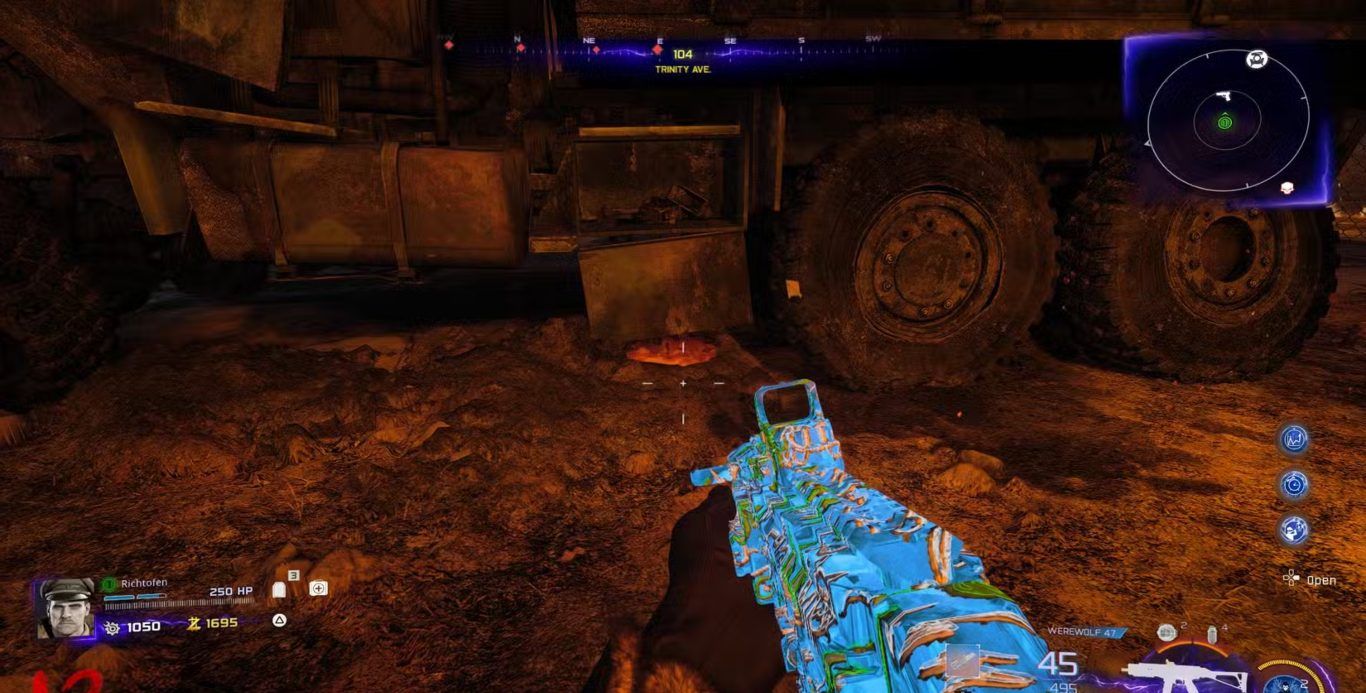Use the medkit self-revive icon
The image size is (1366, 693).
click(318, 588)
